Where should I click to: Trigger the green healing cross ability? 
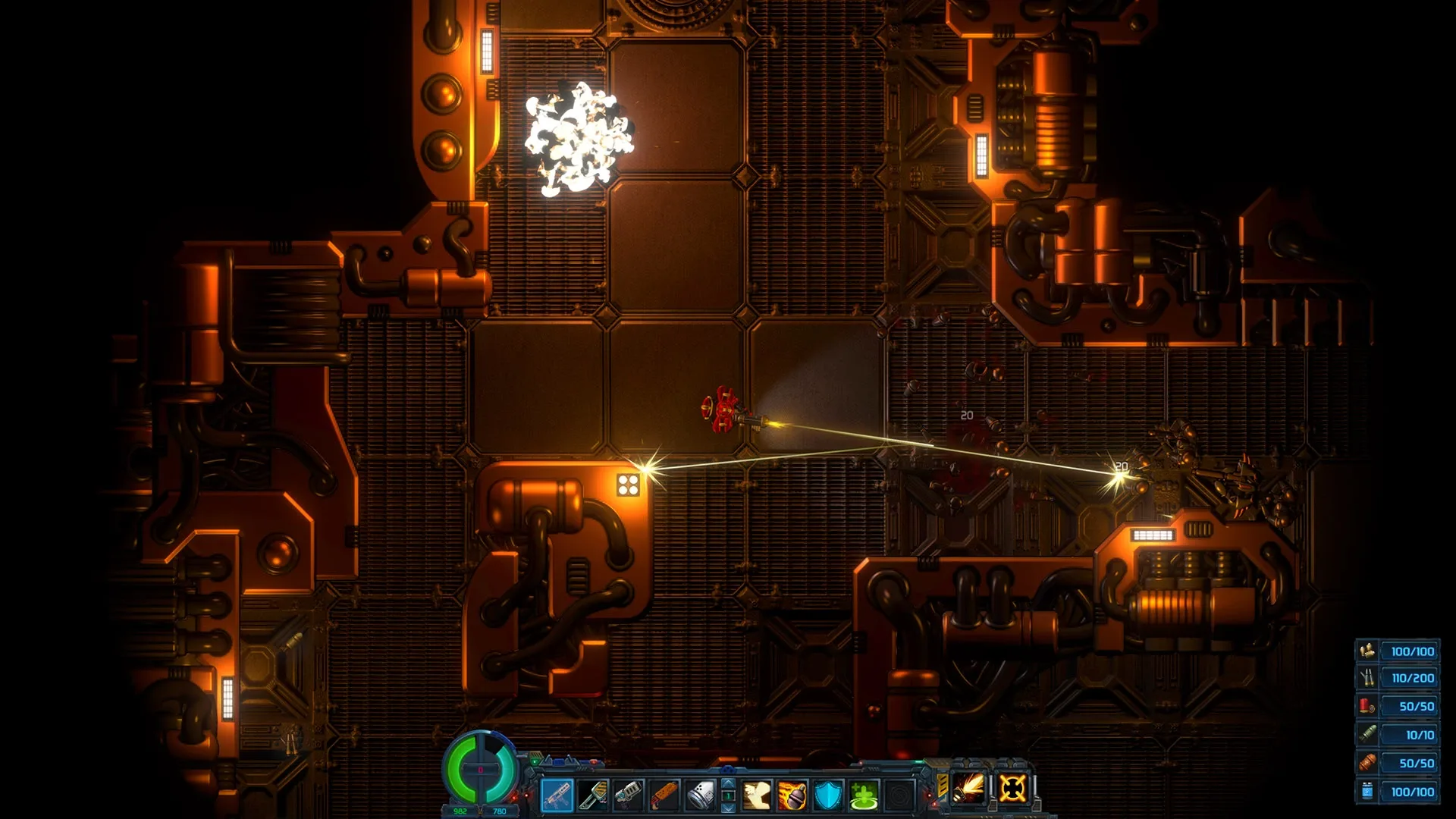(864, 795)
